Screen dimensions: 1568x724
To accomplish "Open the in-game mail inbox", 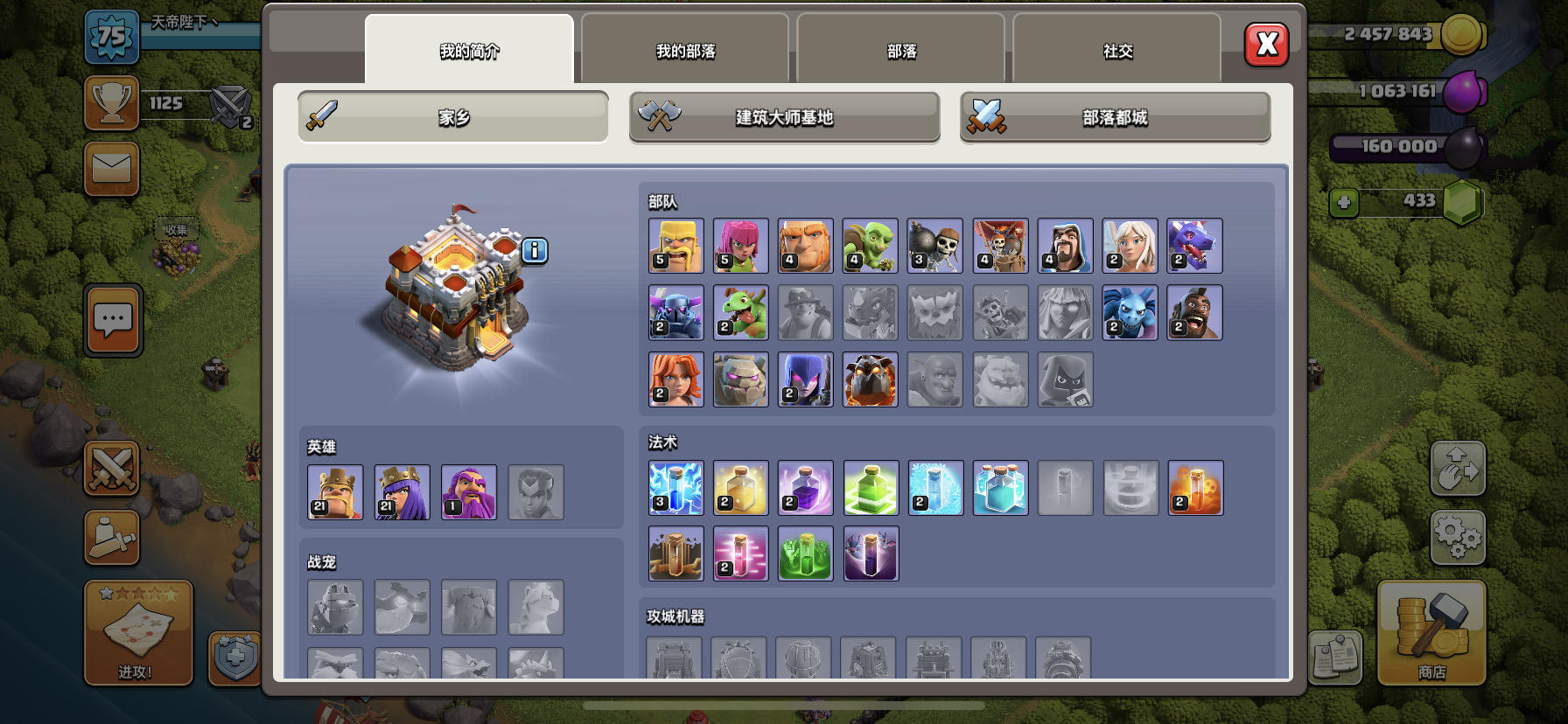I will click(x=112, y=169).
